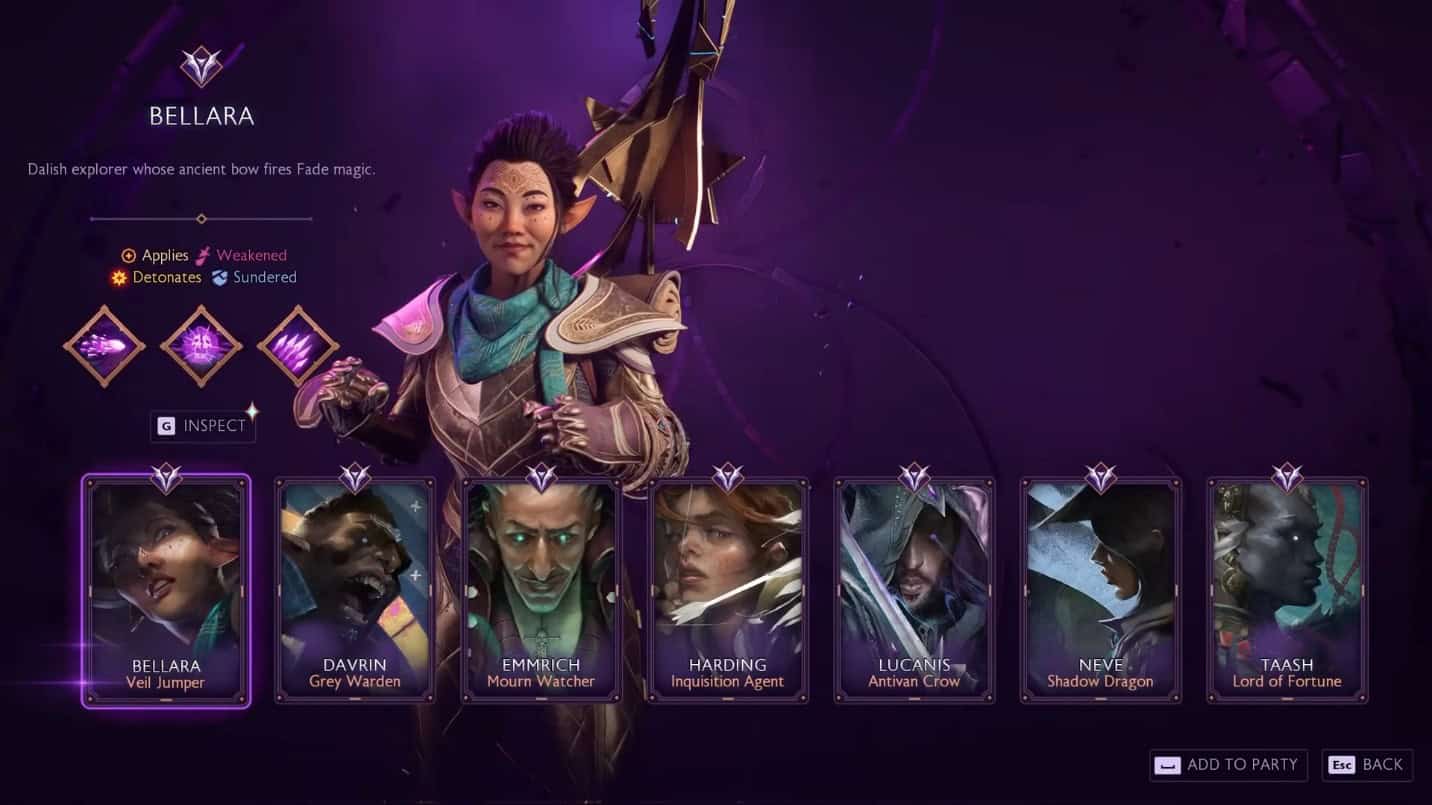1432x805 pixels.
Task: View Bellara's glowing fist ability icon
Action: 104,347
